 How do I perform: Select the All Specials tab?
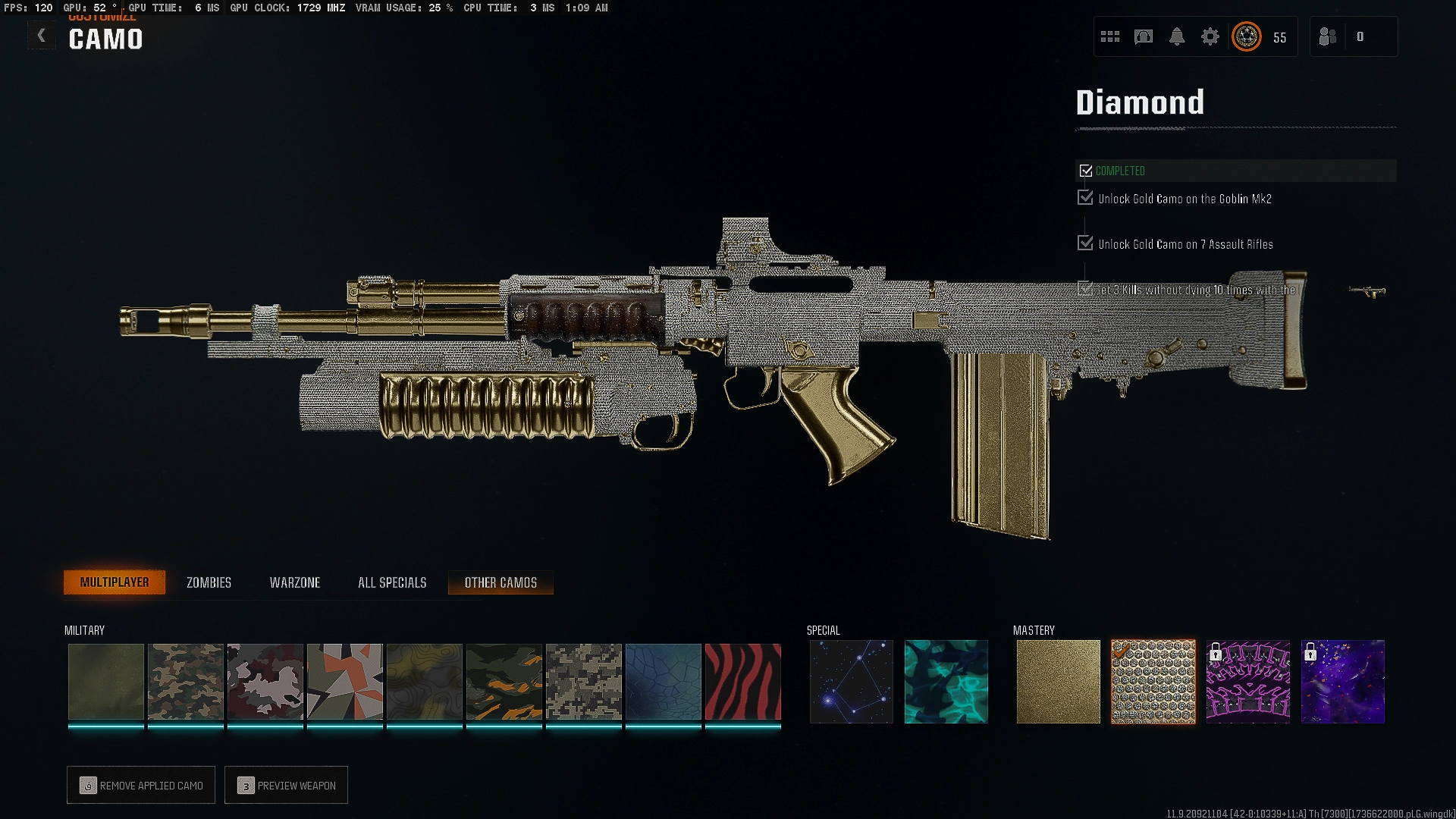[x=392, y=582]
